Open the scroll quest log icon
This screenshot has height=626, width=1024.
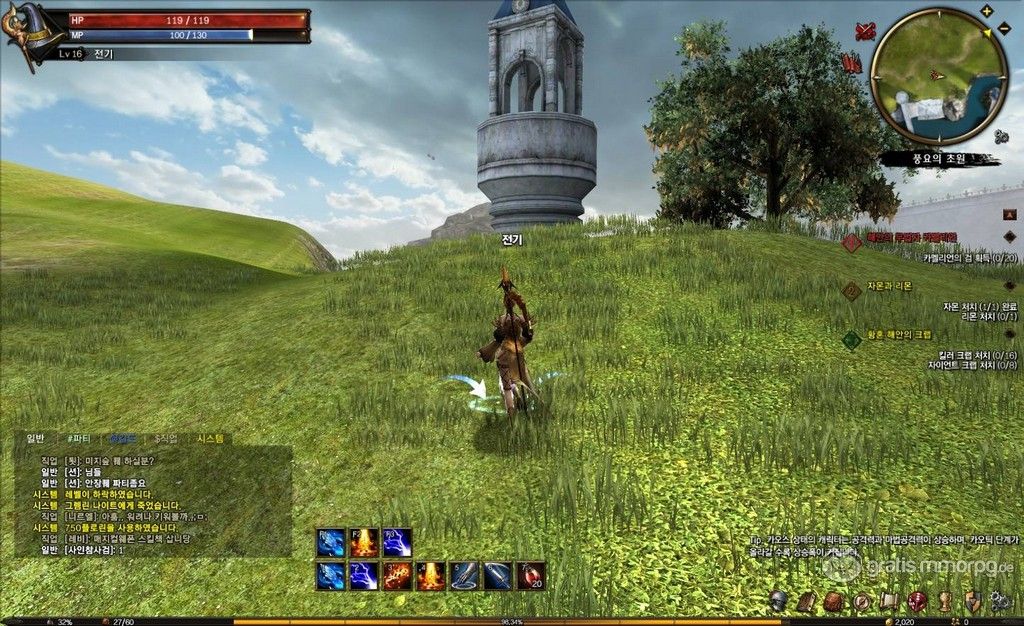click(x=888, y=601)
